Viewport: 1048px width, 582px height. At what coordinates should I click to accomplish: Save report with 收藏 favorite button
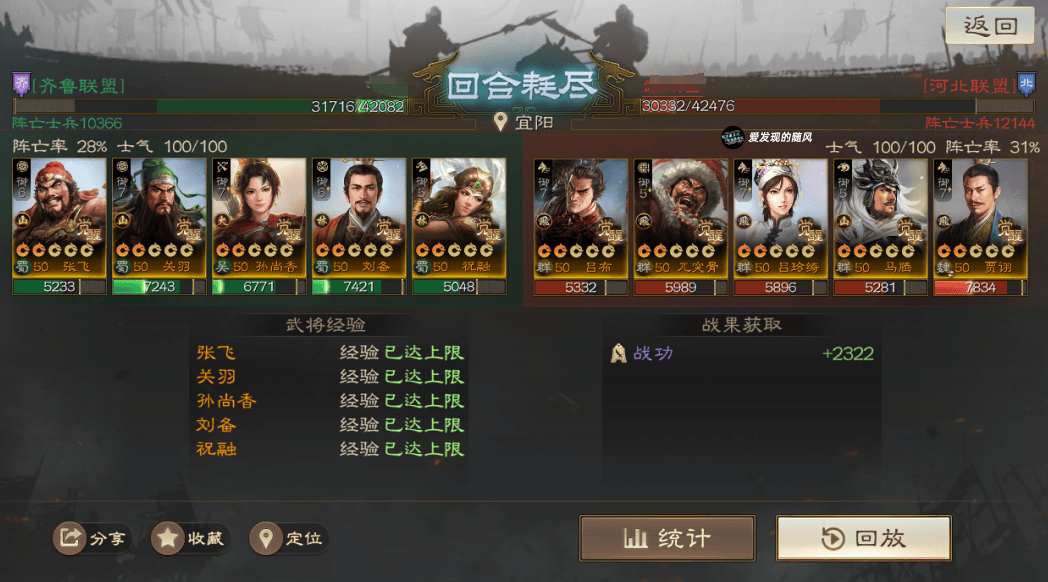click(x=190, y=538)
